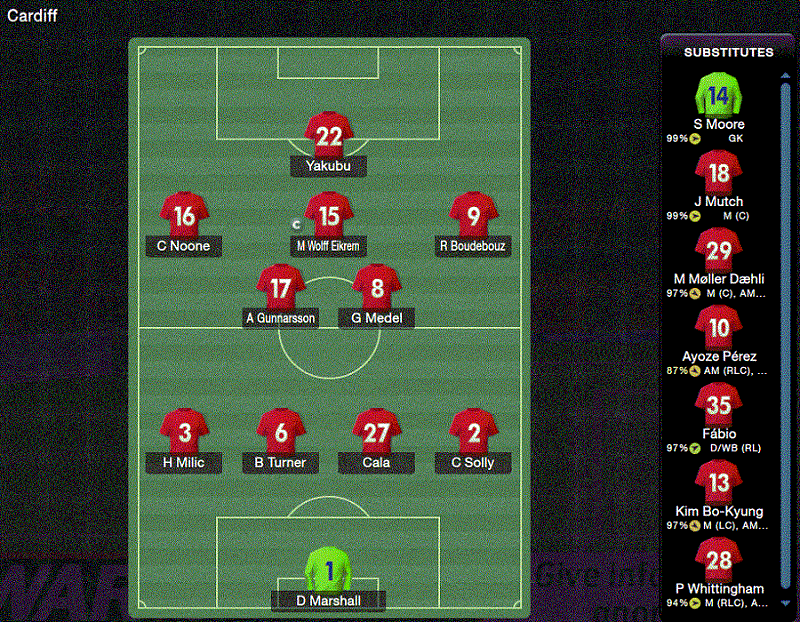Select captain M Wolff Eikrem's shirt
The image size is (800, 622).
329,216
